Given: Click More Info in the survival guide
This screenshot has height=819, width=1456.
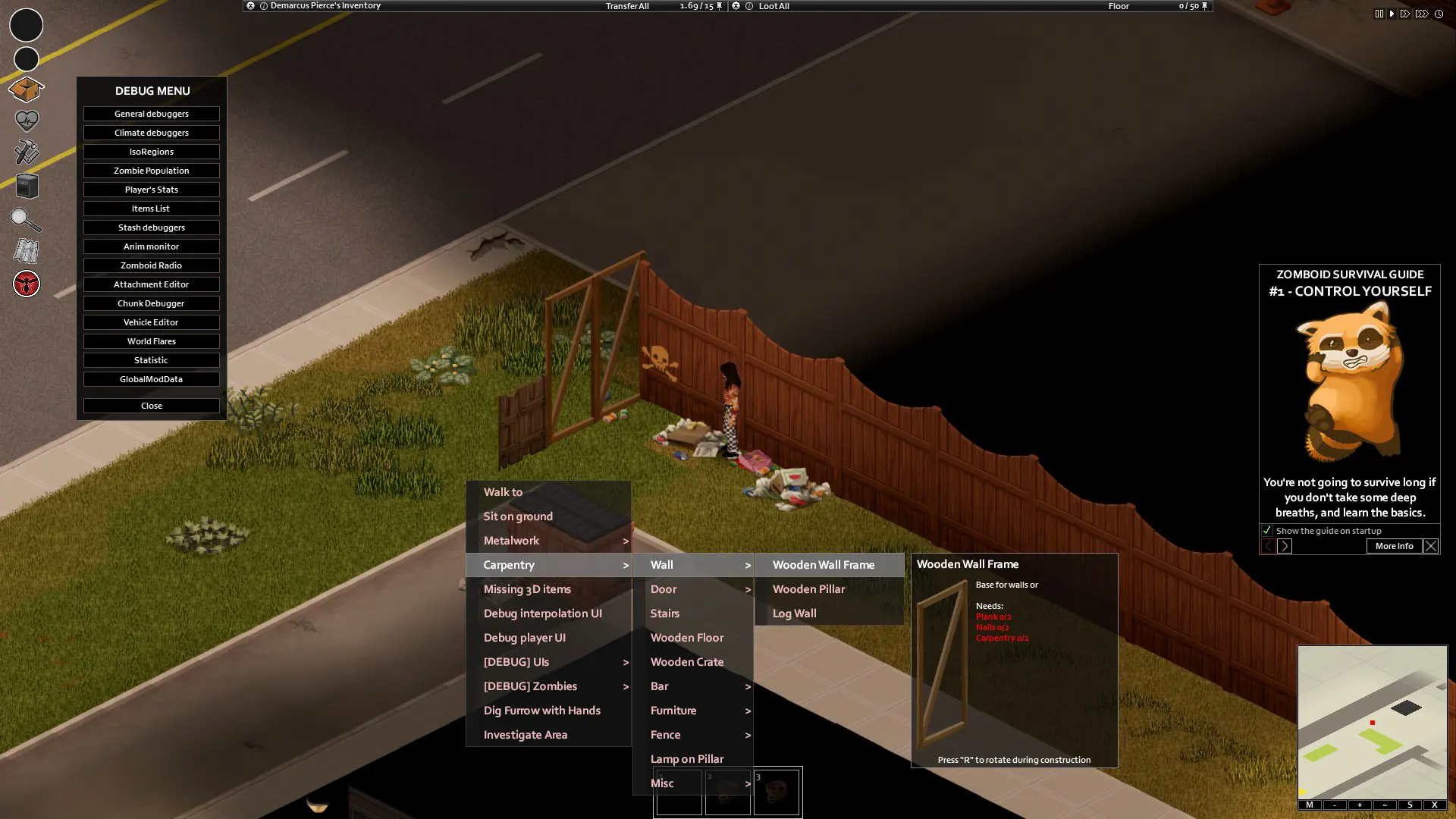Looking at the screenshot, I should (1393, 546).
